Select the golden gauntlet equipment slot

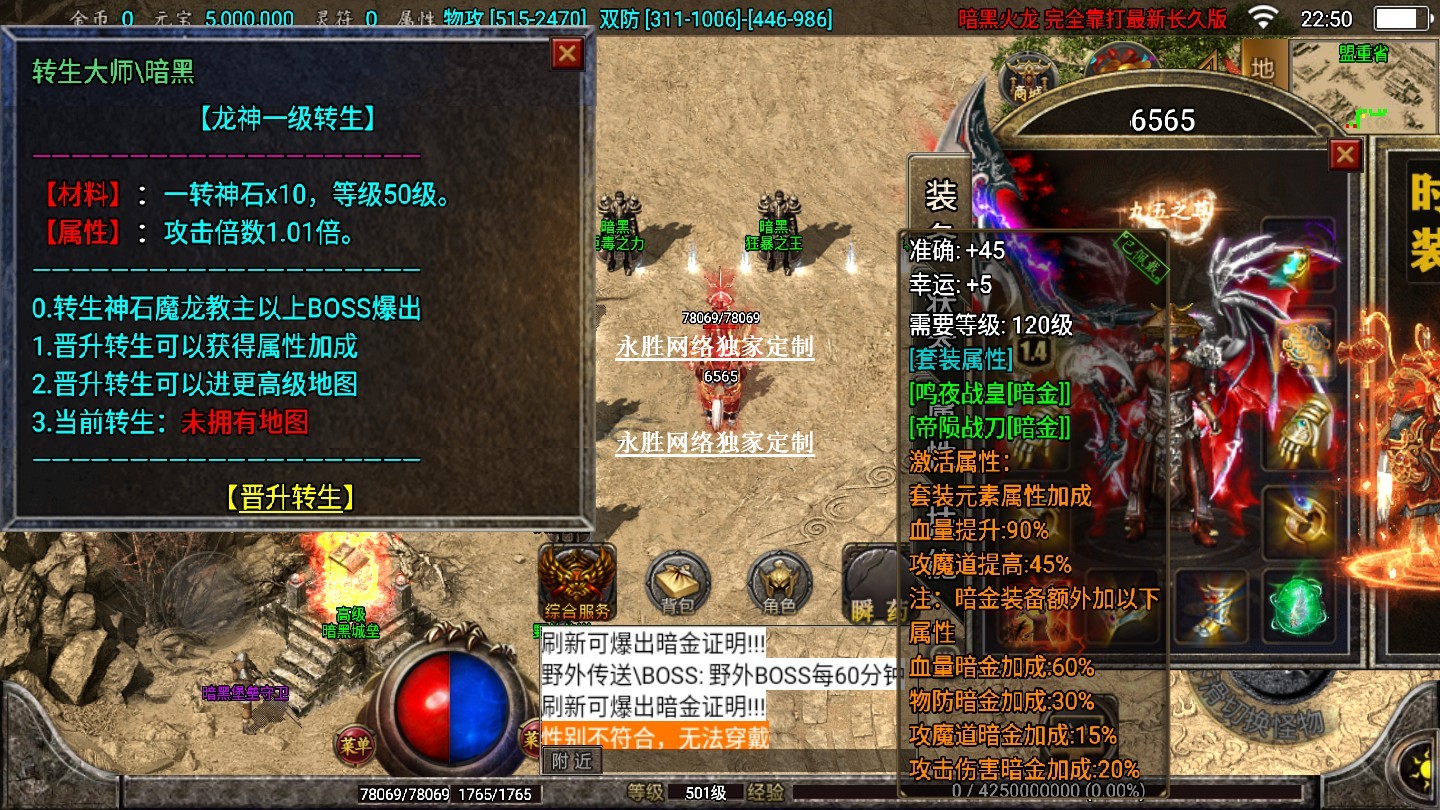tap(1300, 431)
